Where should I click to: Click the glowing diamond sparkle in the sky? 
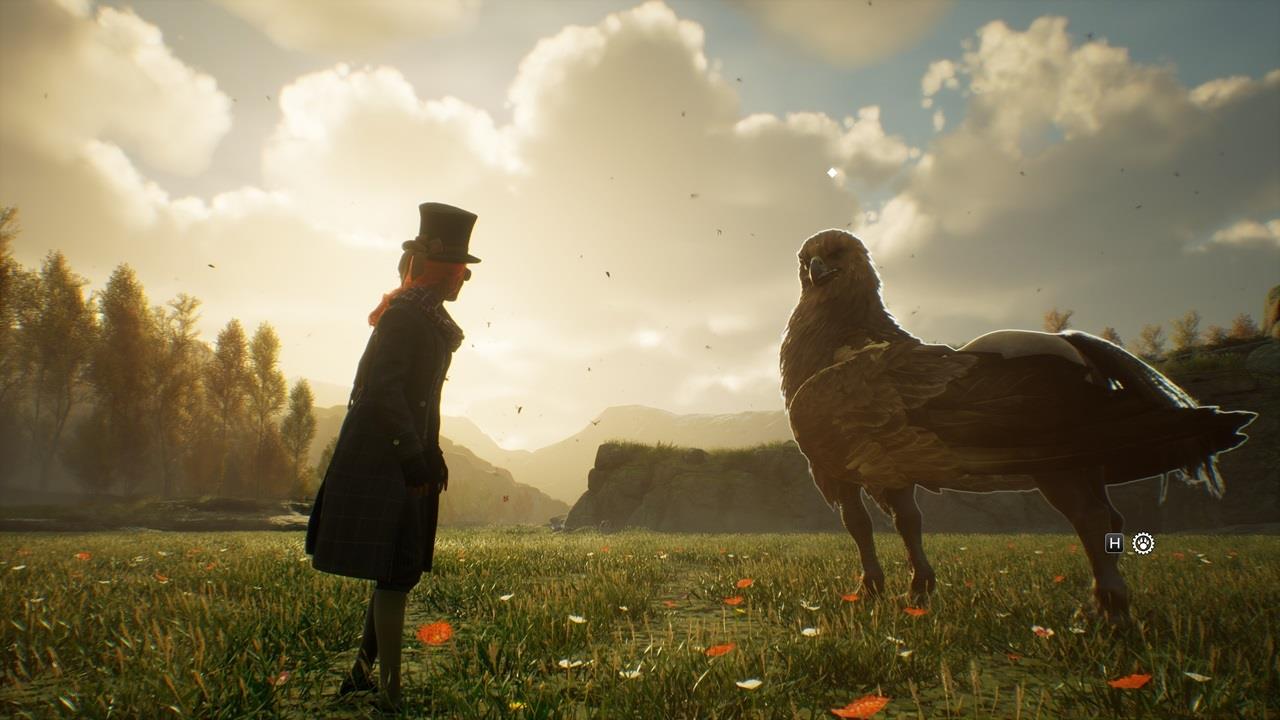(x=833, y=172)
